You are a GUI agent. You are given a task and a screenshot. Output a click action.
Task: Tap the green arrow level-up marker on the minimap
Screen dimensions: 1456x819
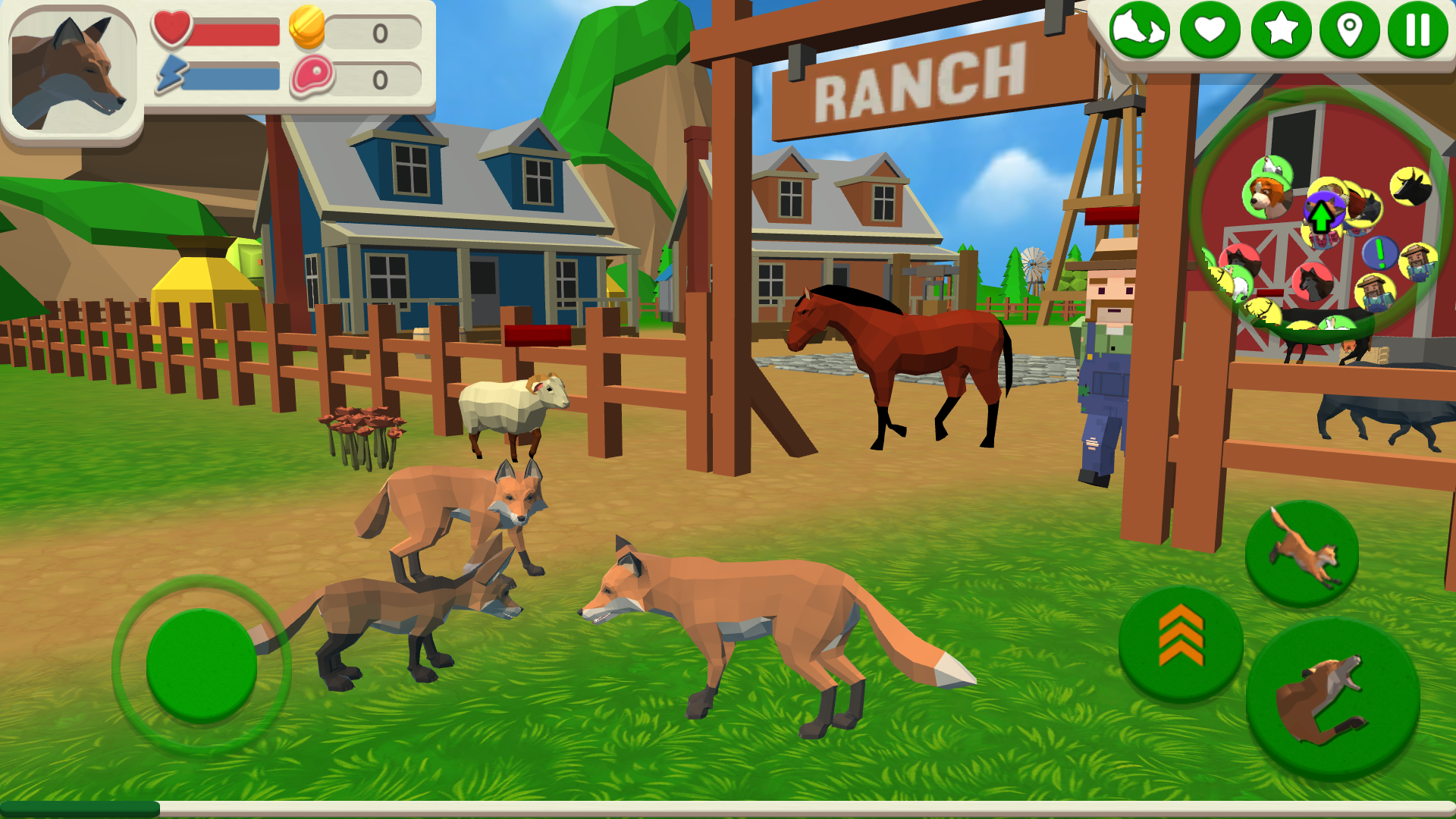[1321, 214]
